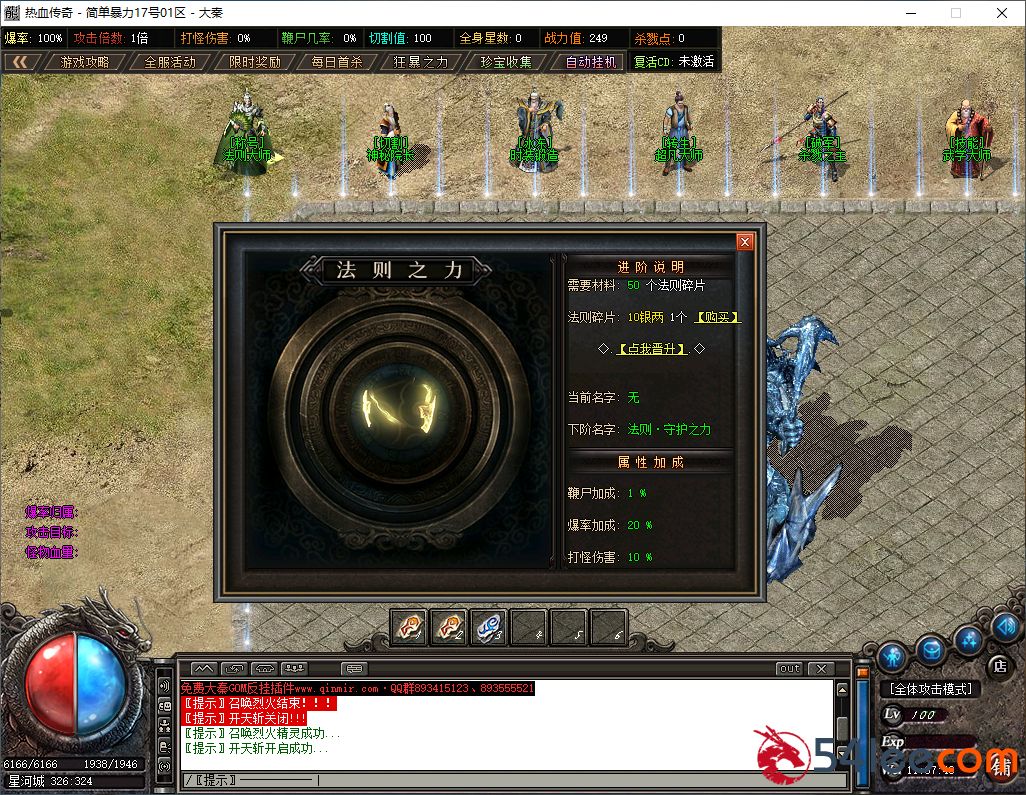1026x795 pixels.
Task: Close the 法则之力 dialog
Action: pyautogui.click(x=744, y=242)
